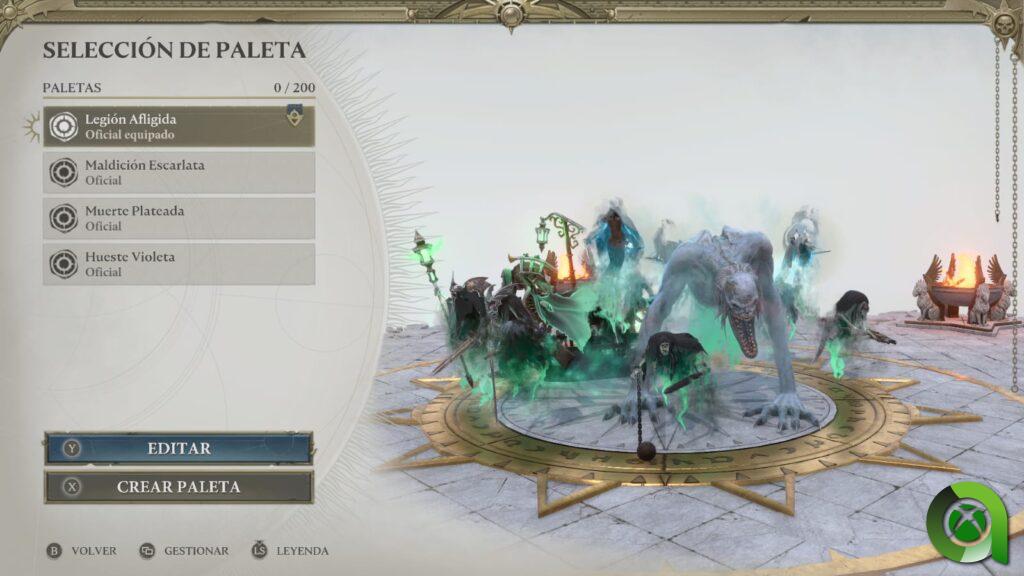Click the Editar button

179,449
